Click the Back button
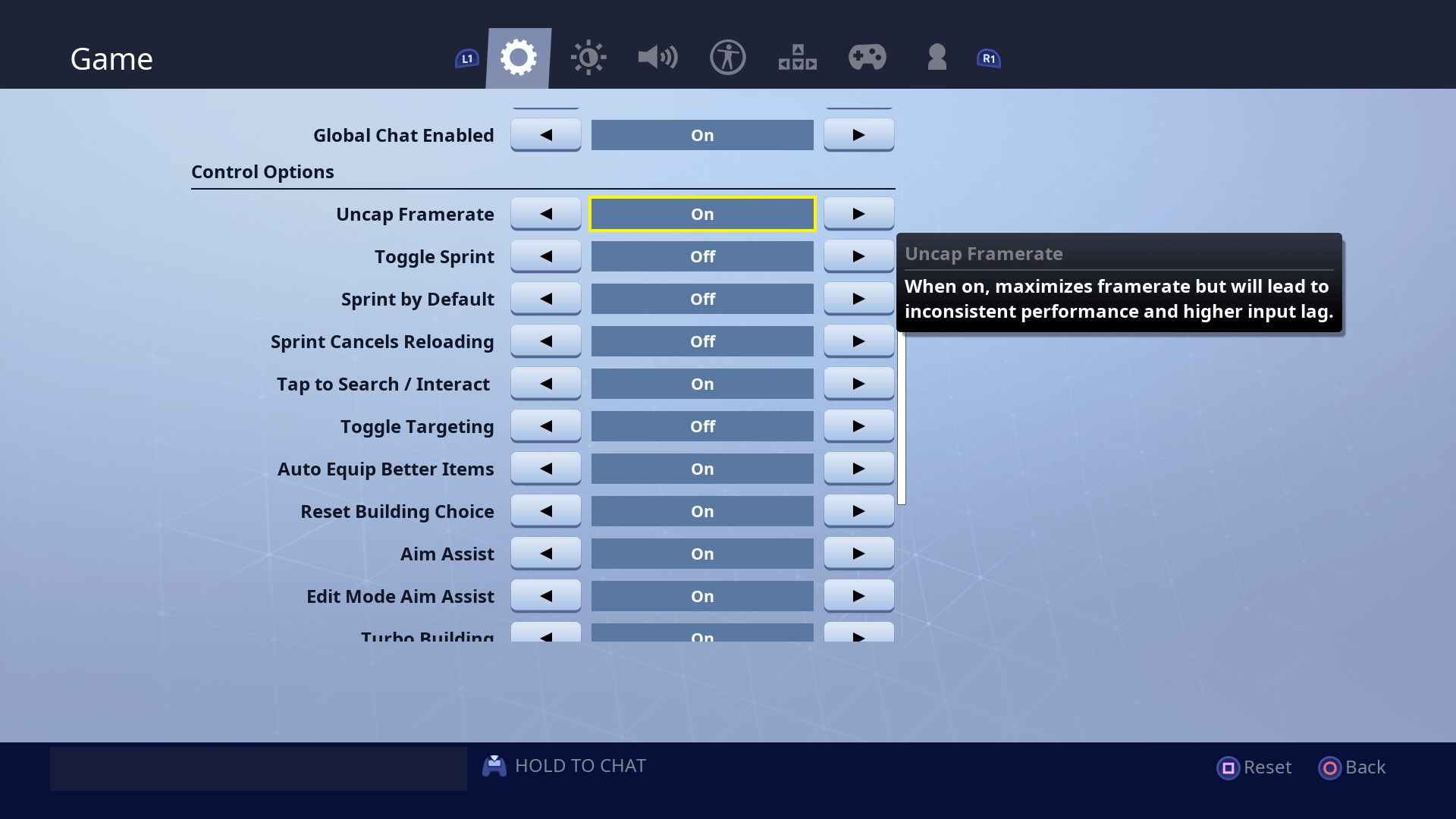 1352,767
